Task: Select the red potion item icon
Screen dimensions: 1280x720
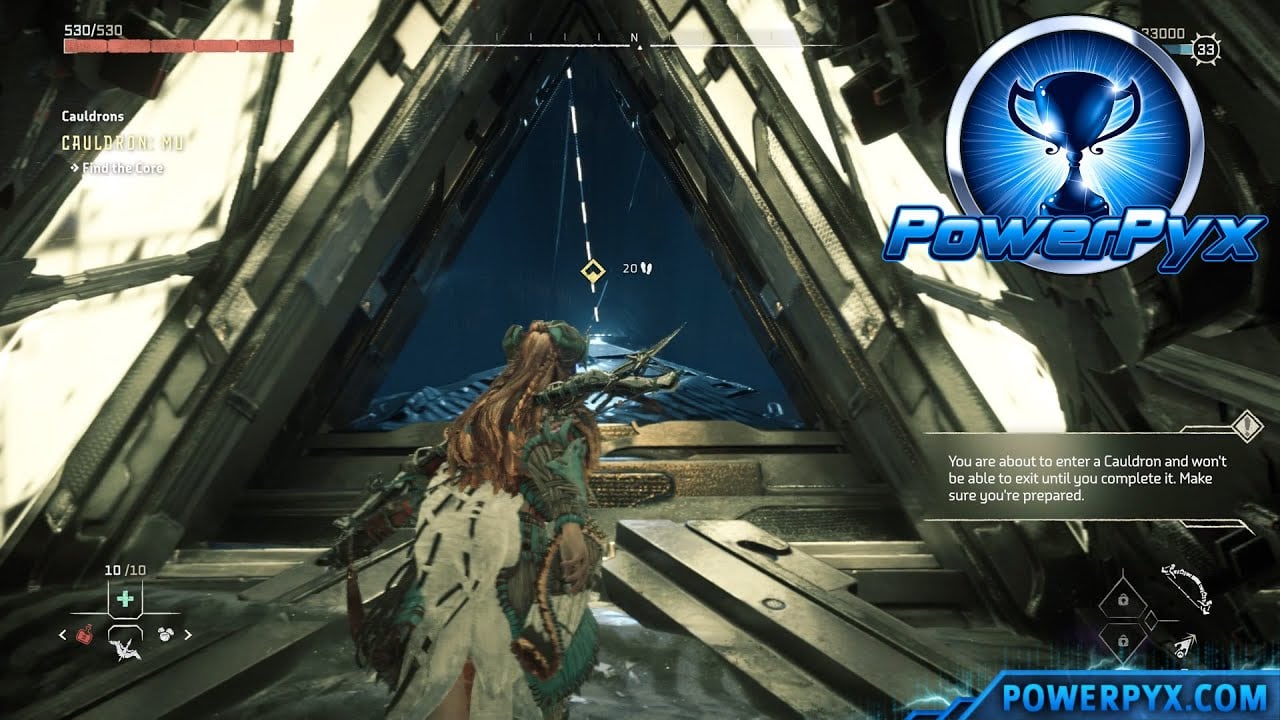Action: [x=85, y=636]
